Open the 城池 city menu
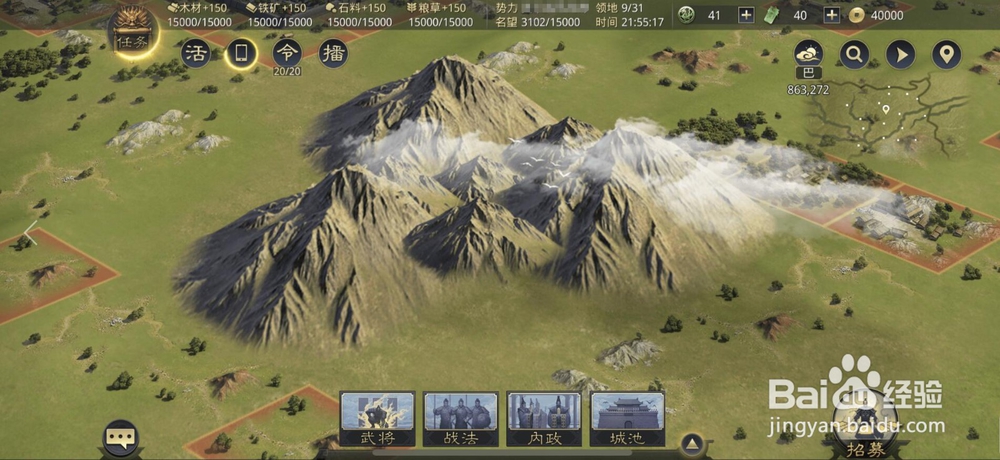 pyautogui.click(x=627, y=418)
